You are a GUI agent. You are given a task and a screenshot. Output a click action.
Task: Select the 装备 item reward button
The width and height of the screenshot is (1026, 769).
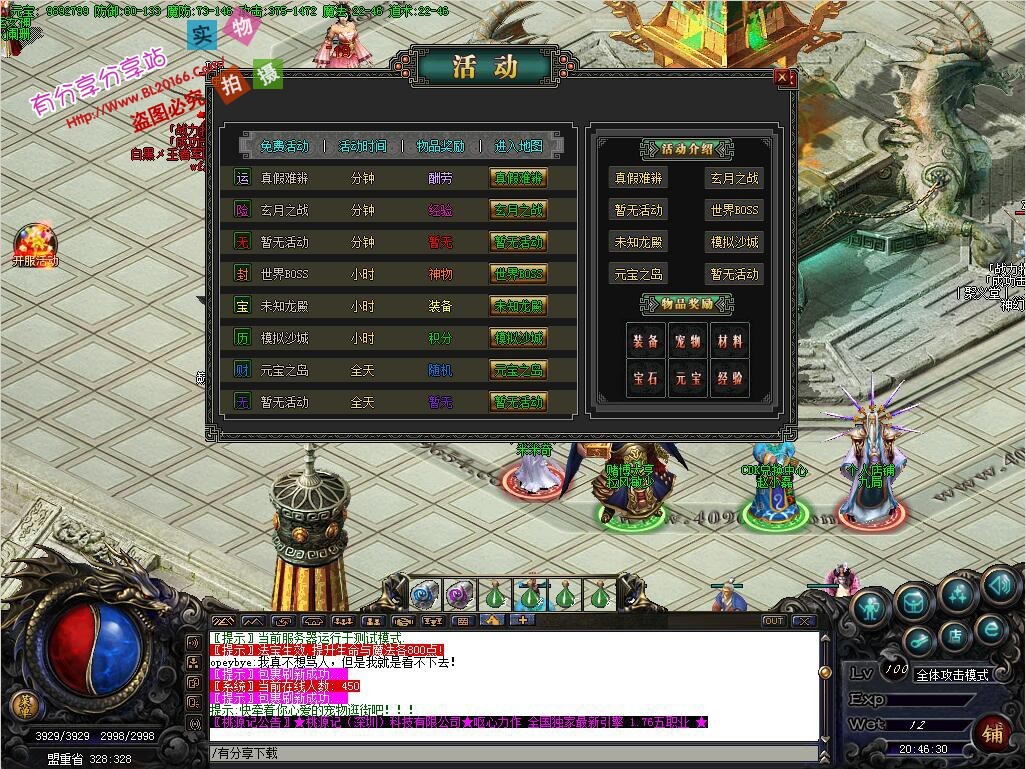pos(645,342)
